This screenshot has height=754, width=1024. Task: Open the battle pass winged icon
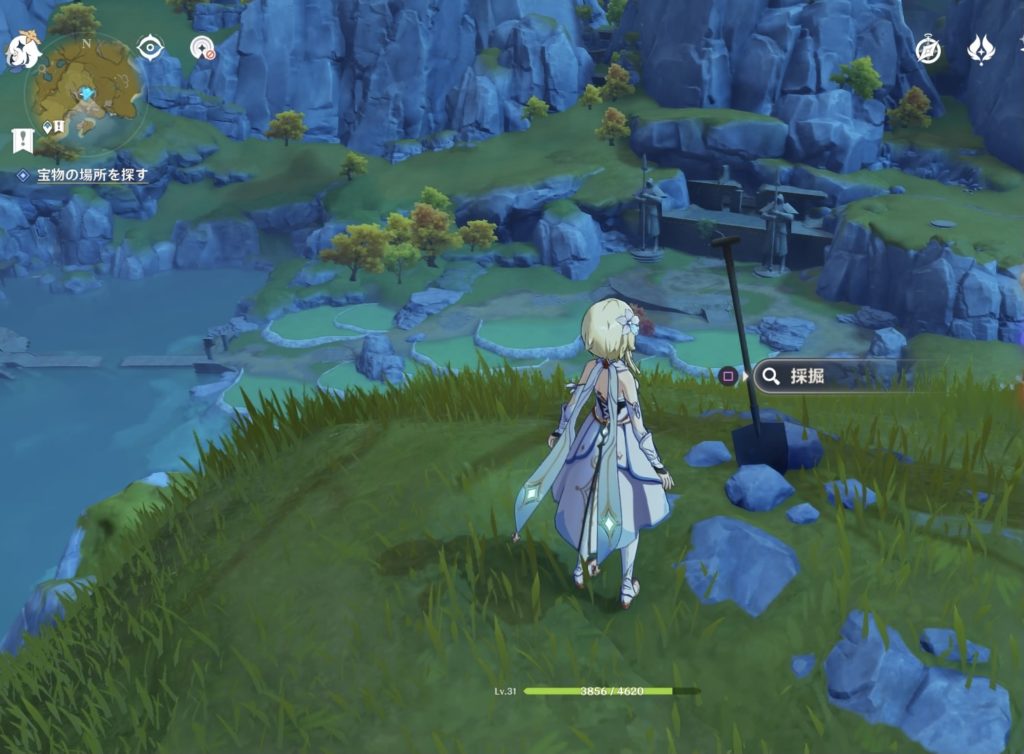pos(980,49)
